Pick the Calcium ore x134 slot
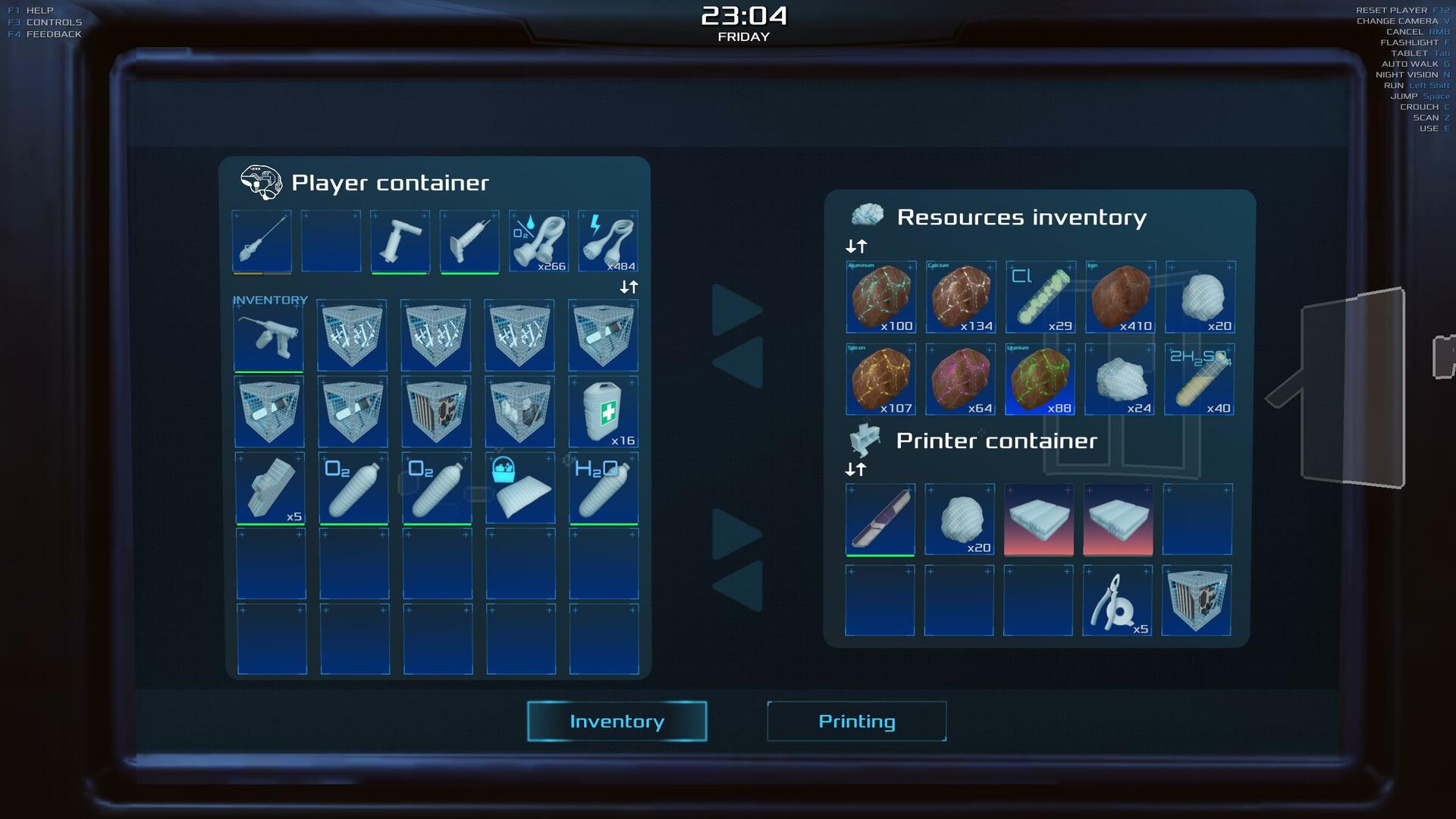The width and height of the screenshot is (1456, 819). pyautogui.click(x=960, y=297)
